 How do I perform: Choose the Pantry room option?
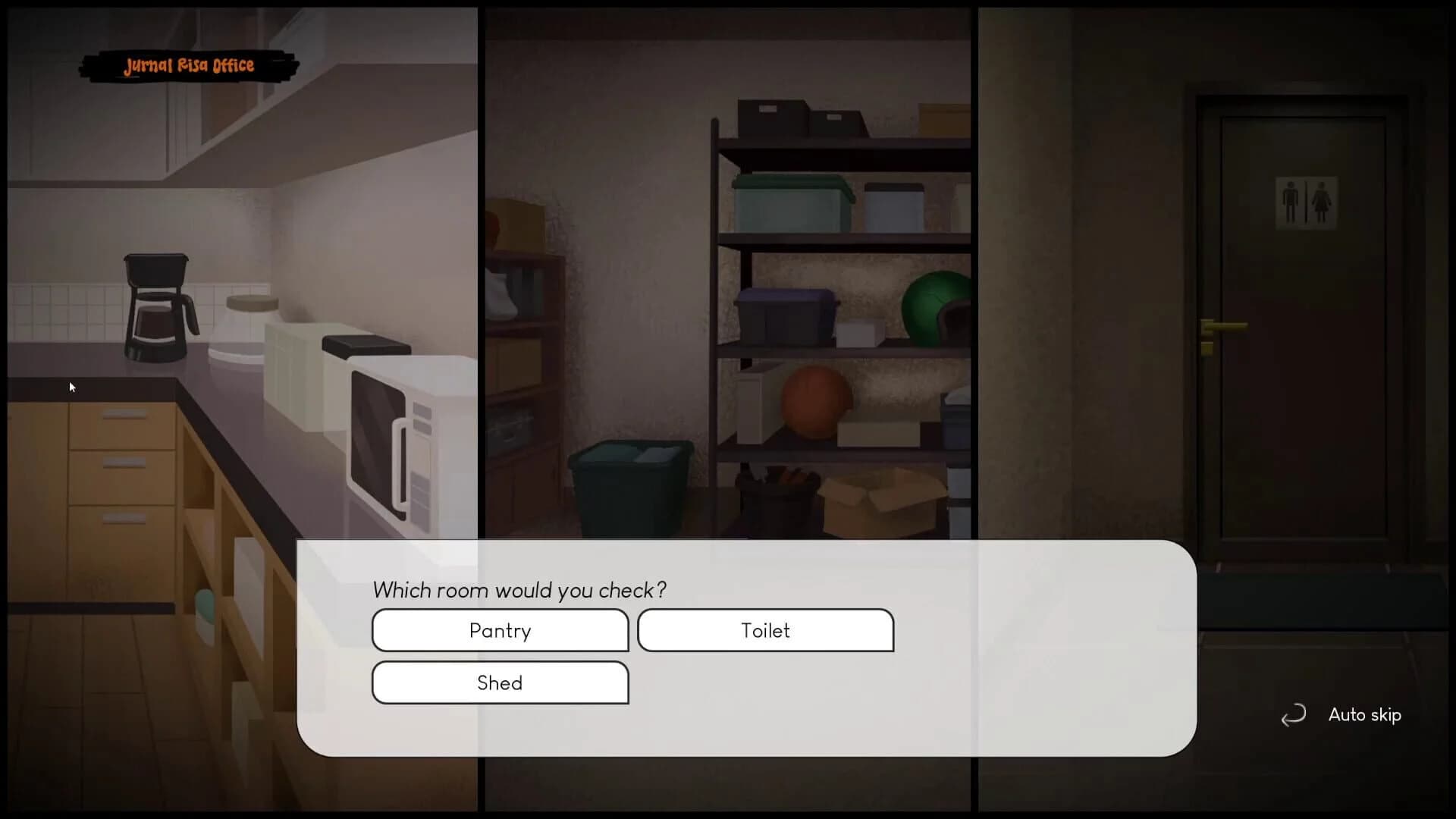500,630
